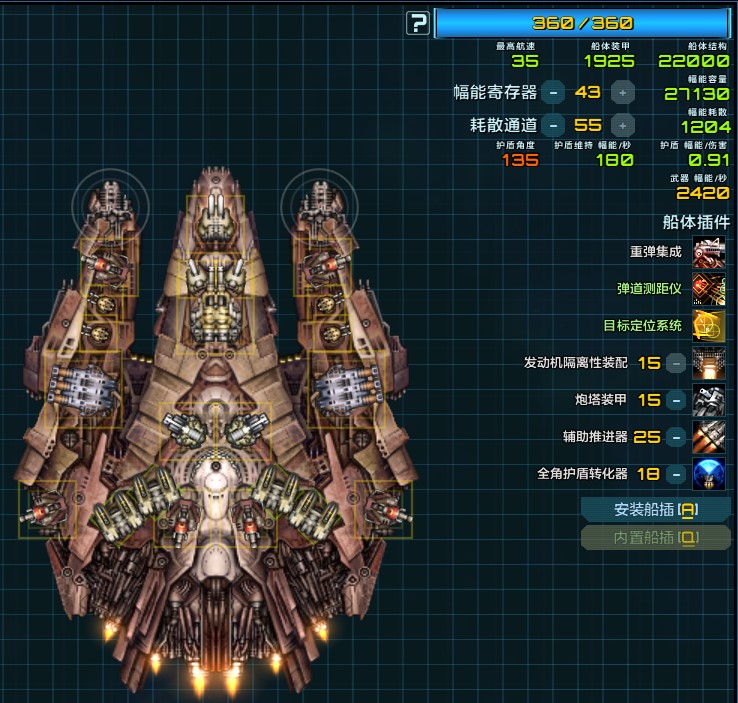
Task: Select the 发动机隔离性装配 hullmod icon
Action: (709, 363)
